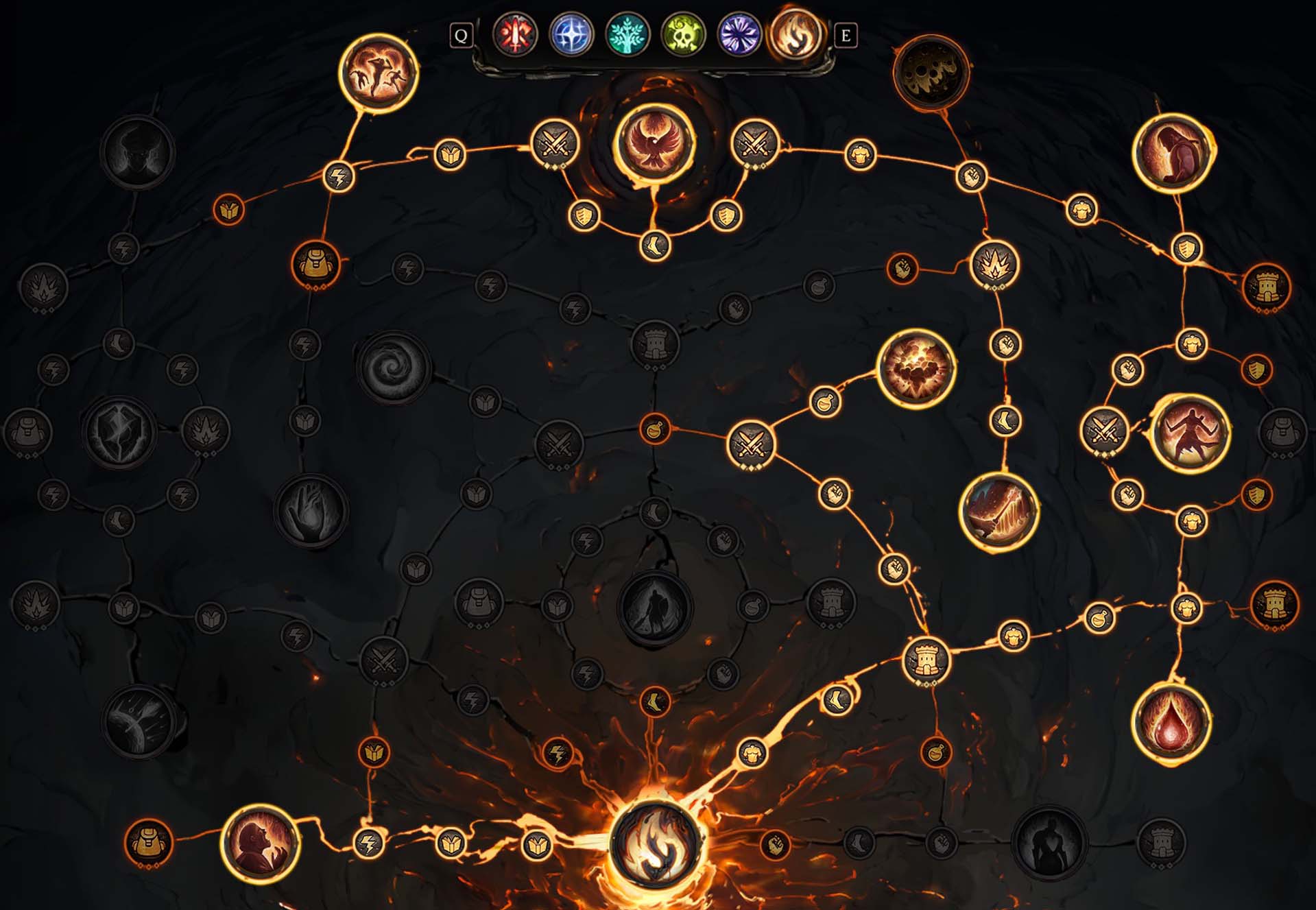Image resolution: width=1316 pixels, height=910 pixels.
Task: Choose the screaming burning man node
Action: tap(261, 843)
